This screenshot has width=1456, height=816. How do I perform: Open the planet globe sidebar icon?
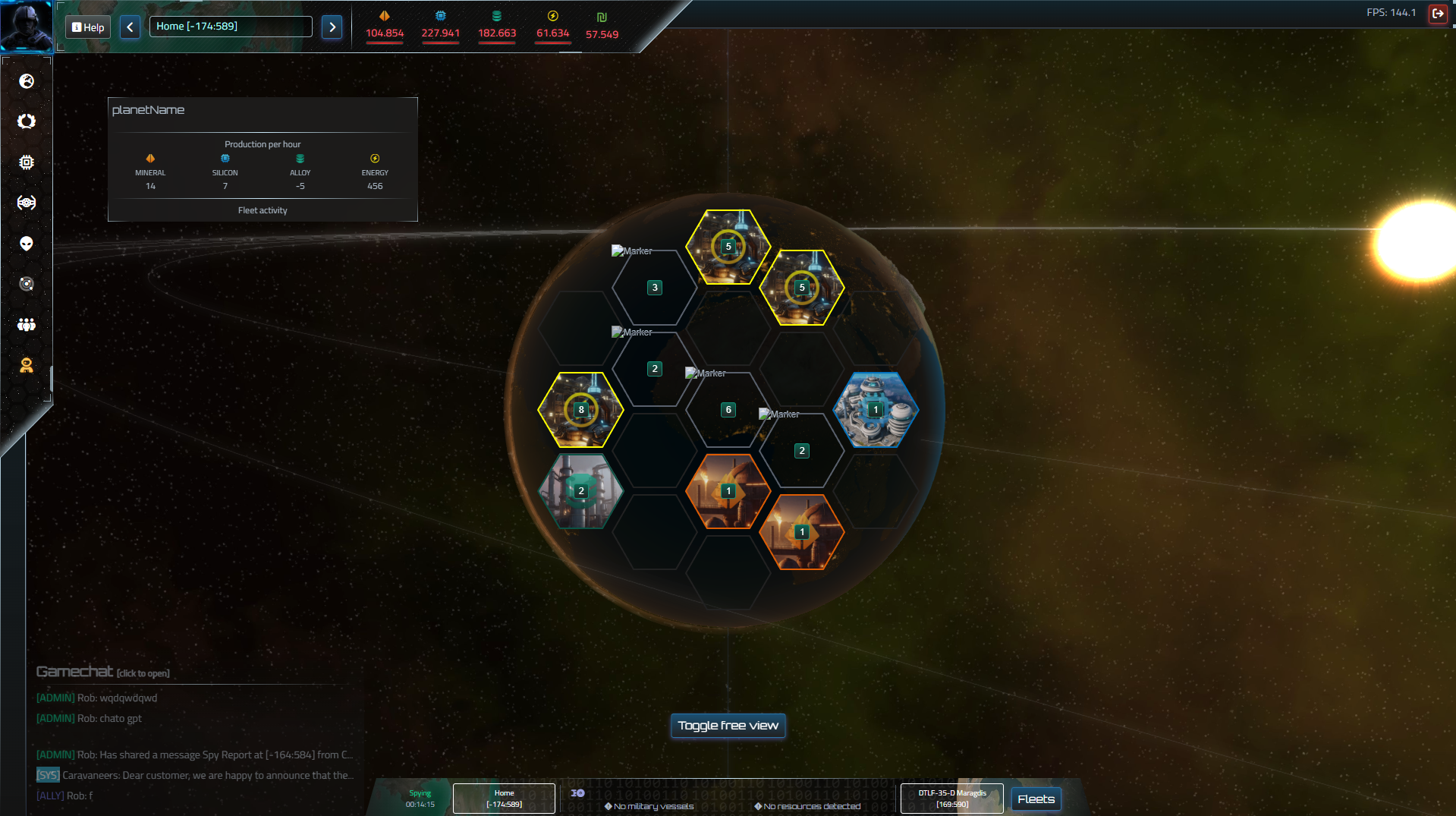tap(27, 81)
